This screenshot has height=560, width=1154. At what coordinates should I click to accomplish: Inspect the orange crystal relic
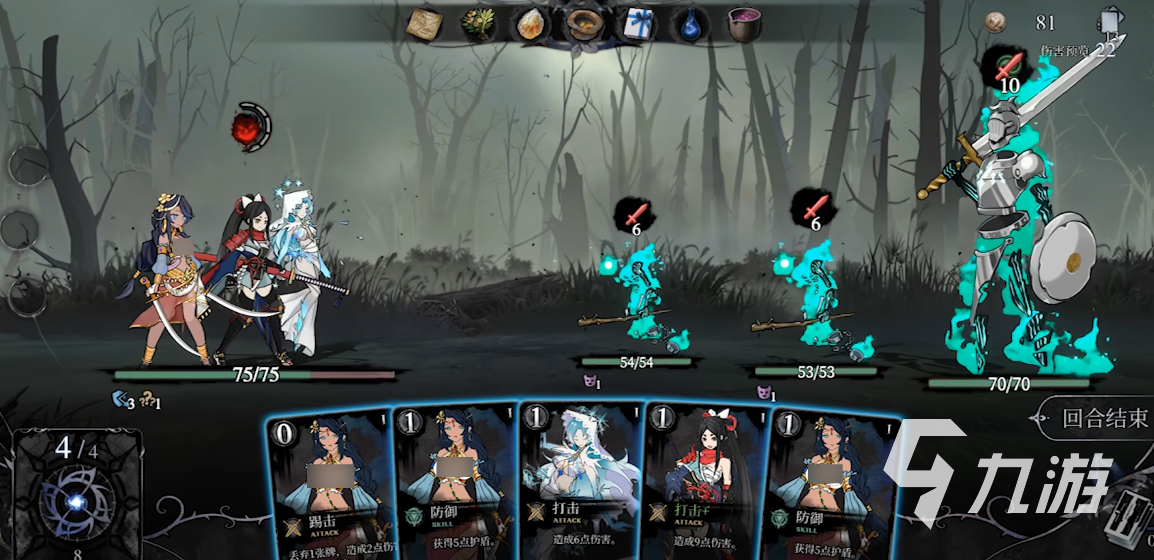531,24
